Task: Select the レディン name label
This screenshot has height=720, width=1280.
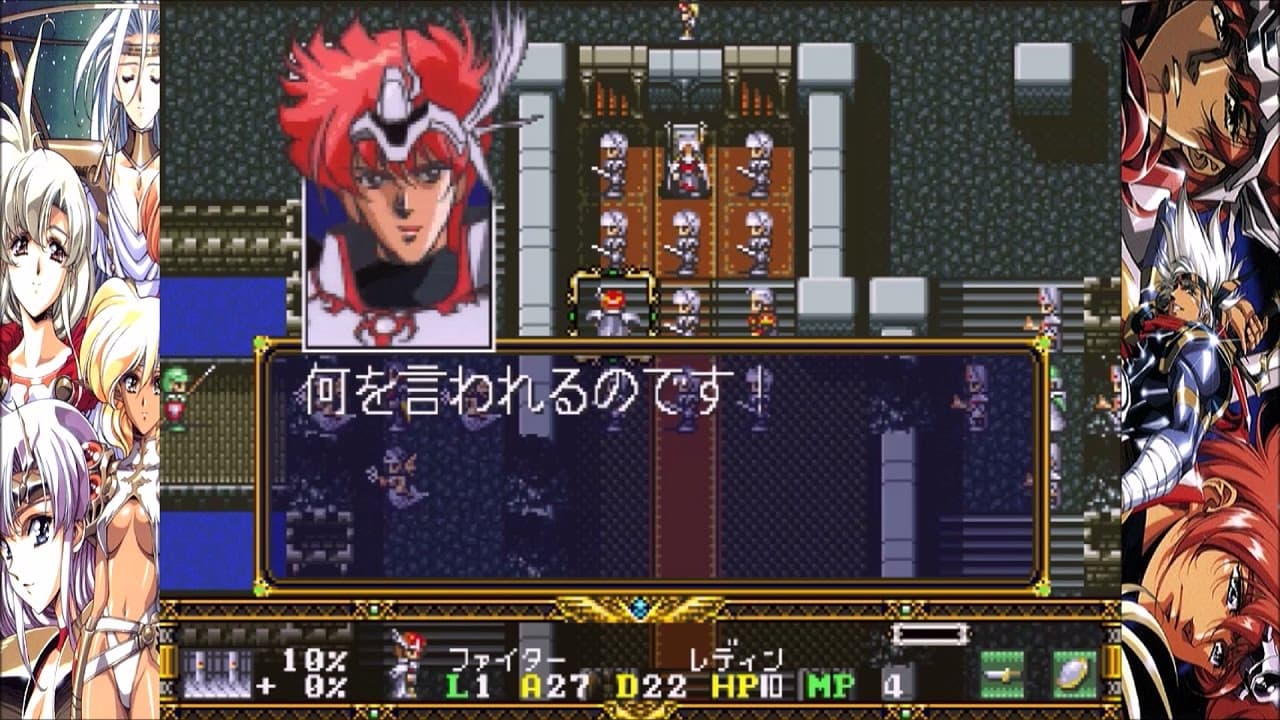Action: click(x=738, y=657)
